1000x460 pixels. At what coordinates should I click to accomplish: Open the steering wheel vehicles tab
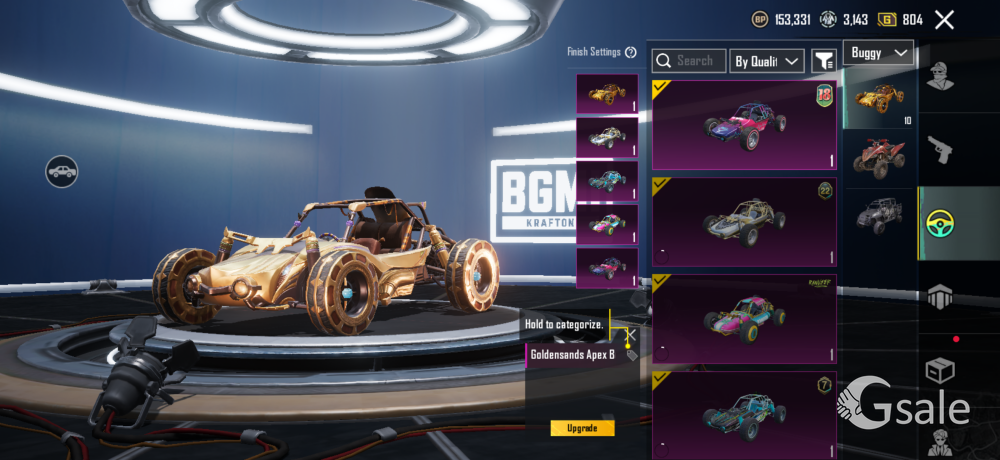point(940,224)
